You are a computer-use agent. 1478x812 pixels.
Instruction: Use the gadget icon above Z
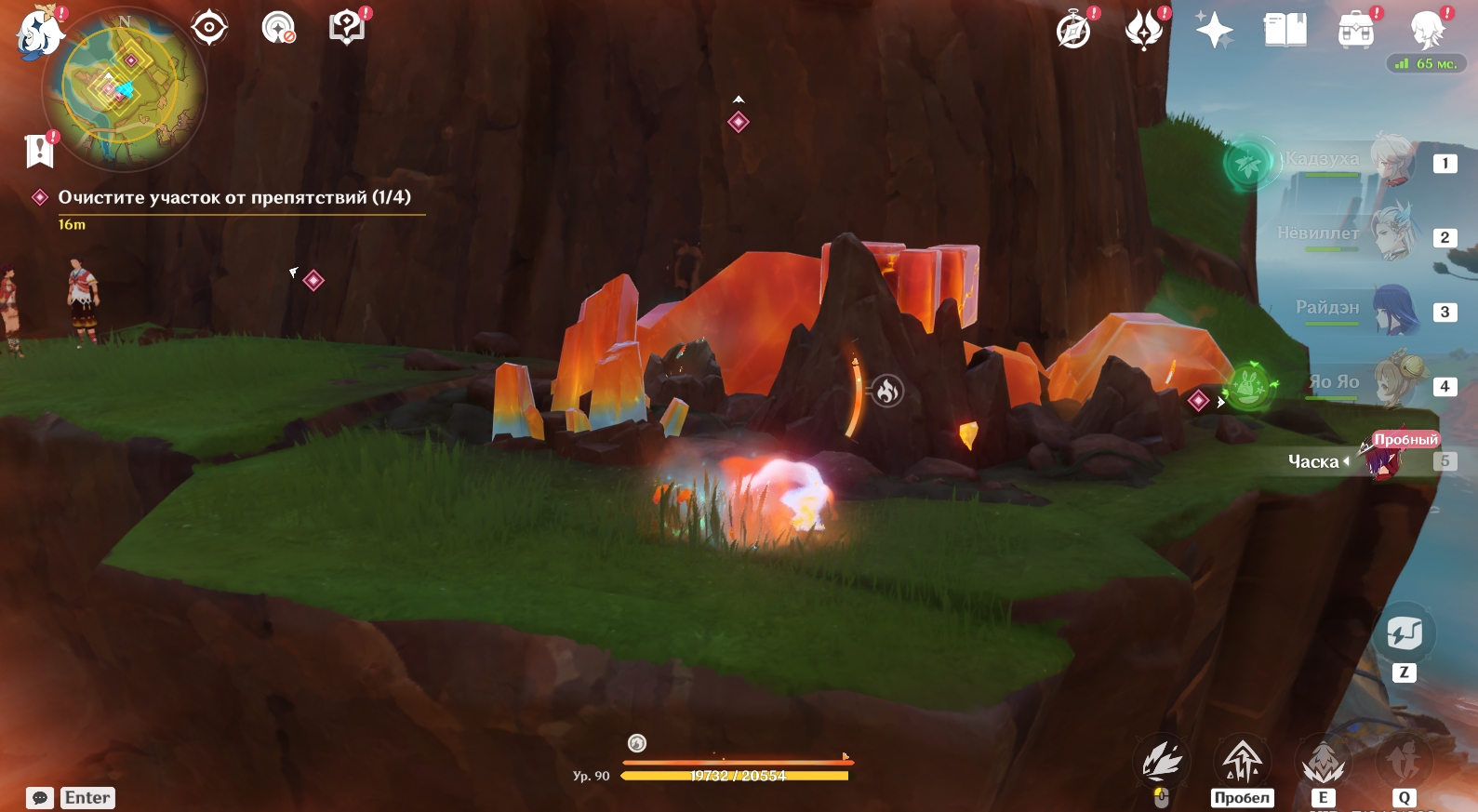point(1404,634)
